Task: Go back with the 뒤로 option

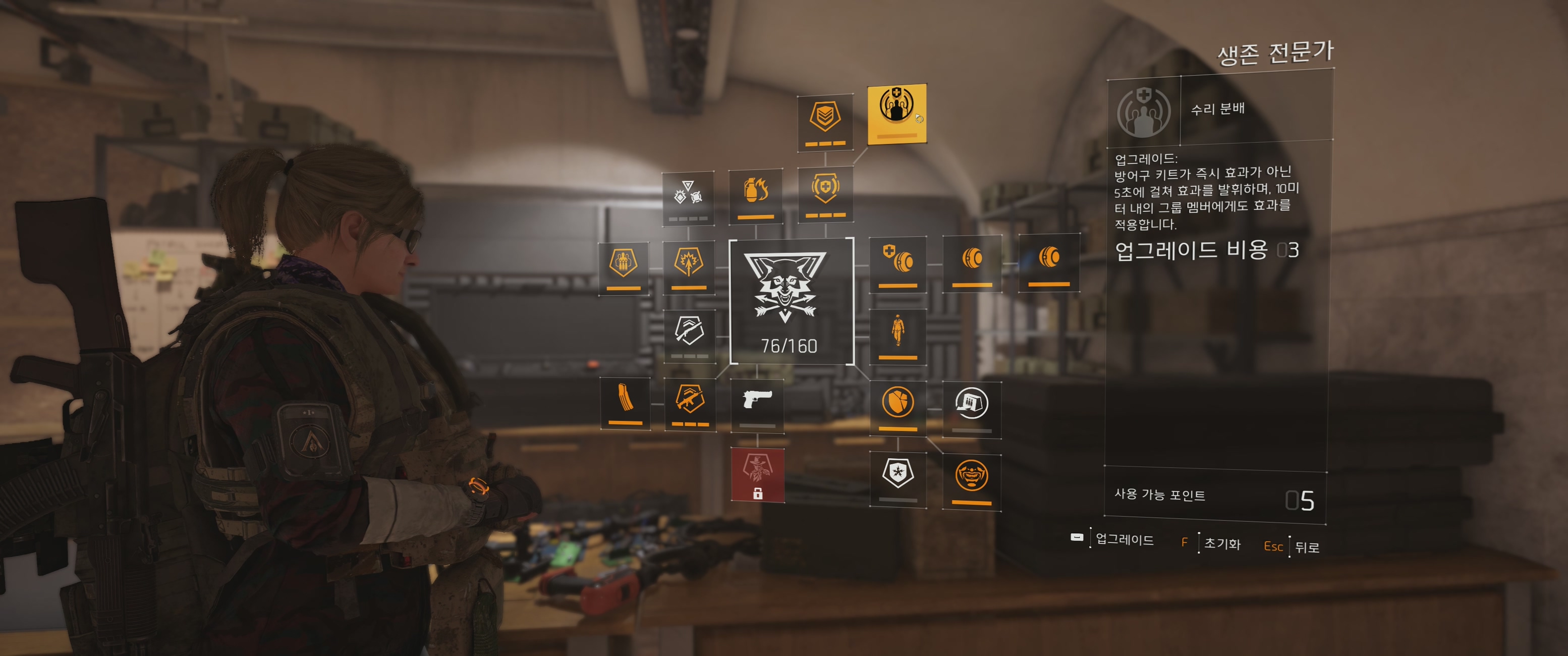Action: [x=1307, y=547]
